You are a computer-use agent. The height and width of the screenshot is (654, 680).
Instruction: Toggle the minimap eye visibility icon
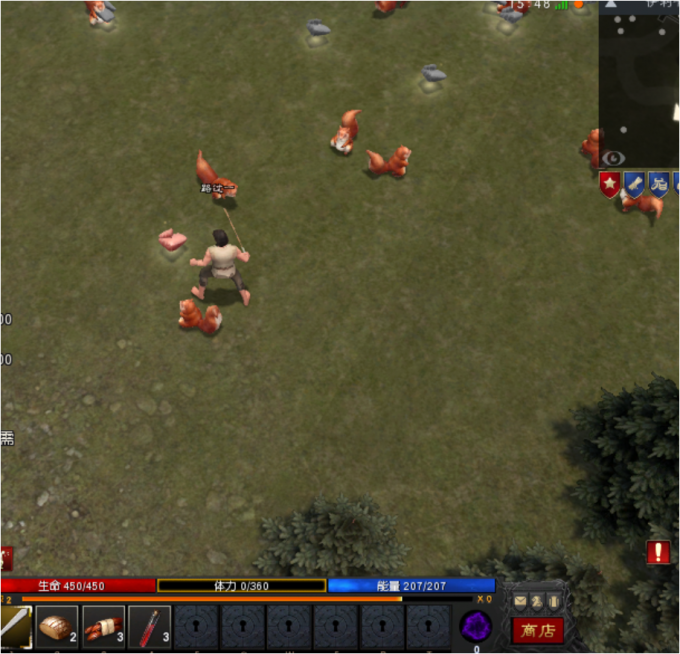(x=613, y=158)
